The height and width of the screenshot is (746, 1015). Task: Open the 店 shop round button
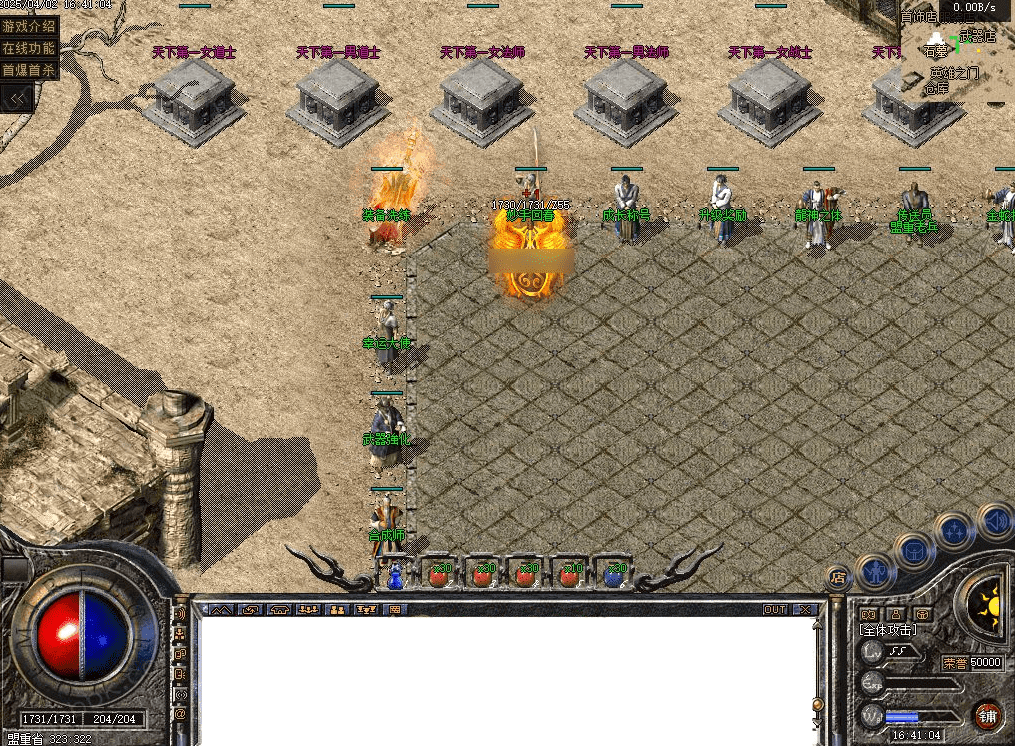tap(839, 577)
